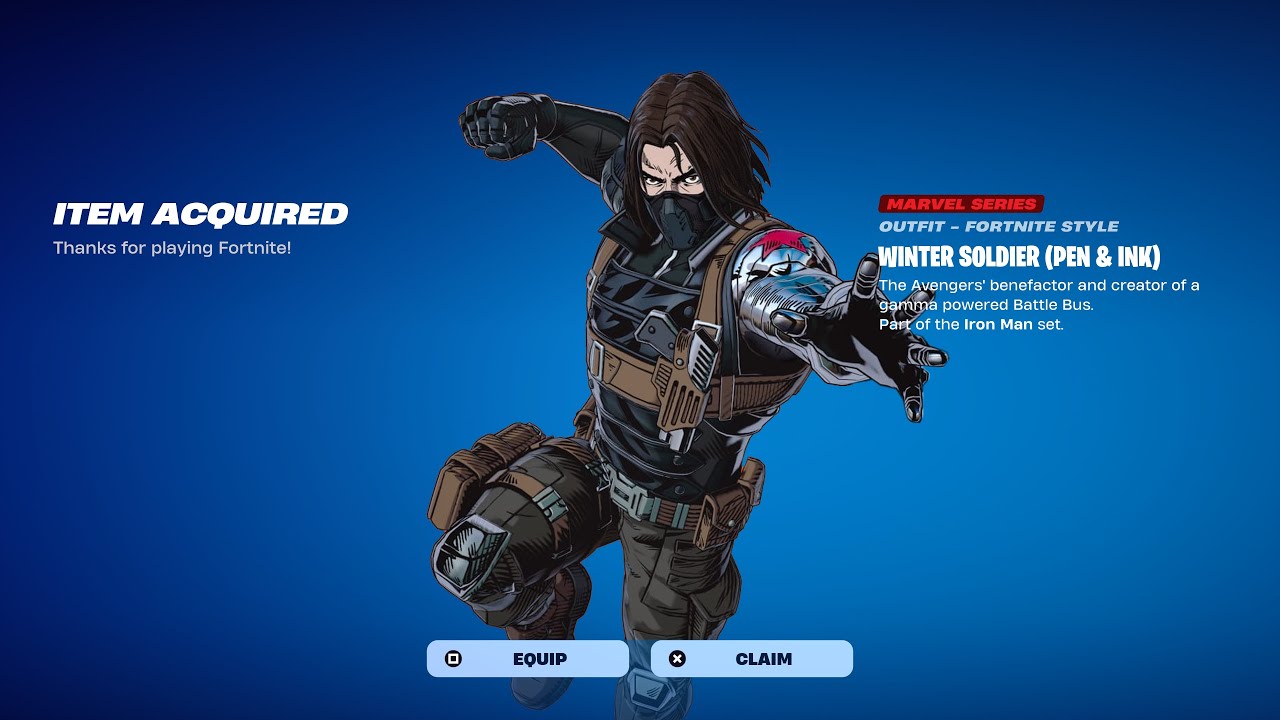Click the Thanks for playing Fortnite text
The image size is (1280, 720).
pos(176,247)
